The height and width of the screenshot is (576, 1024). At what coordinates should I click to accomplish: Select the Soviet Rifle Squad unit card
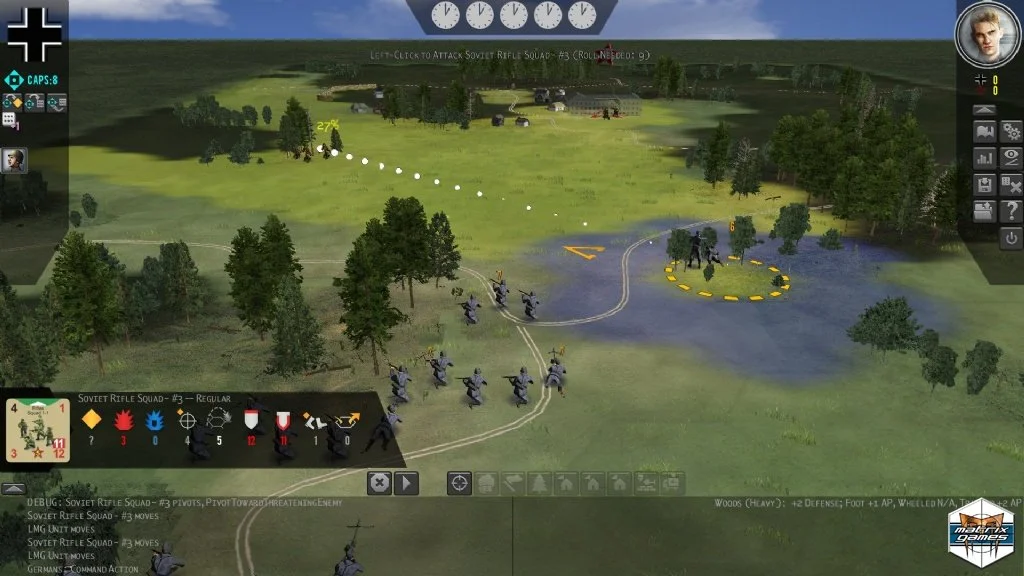pyautogui.click(x=38, y=430)
